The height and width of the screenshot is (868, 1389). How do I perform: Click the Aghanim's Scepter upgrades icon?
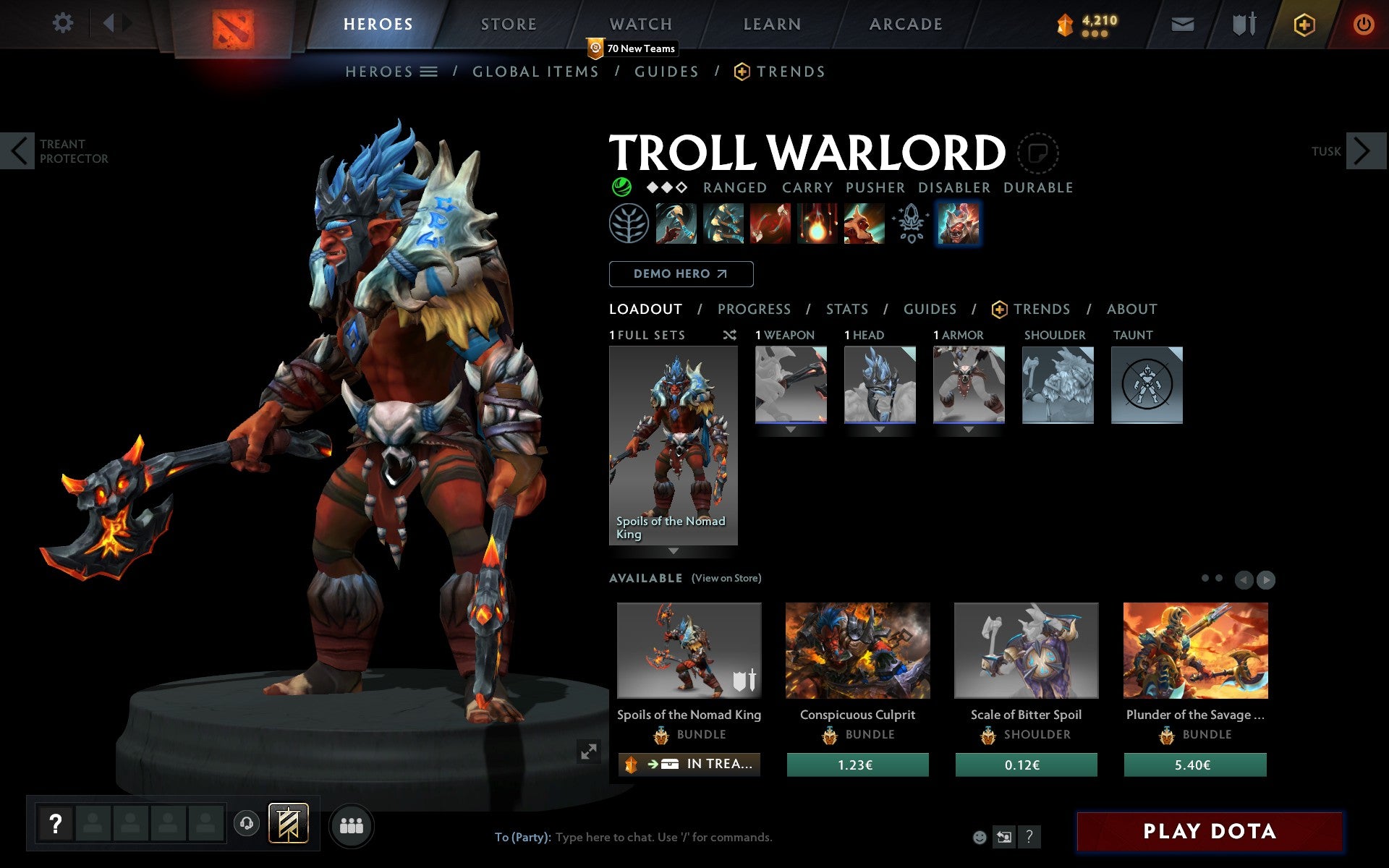pos(911,224)
